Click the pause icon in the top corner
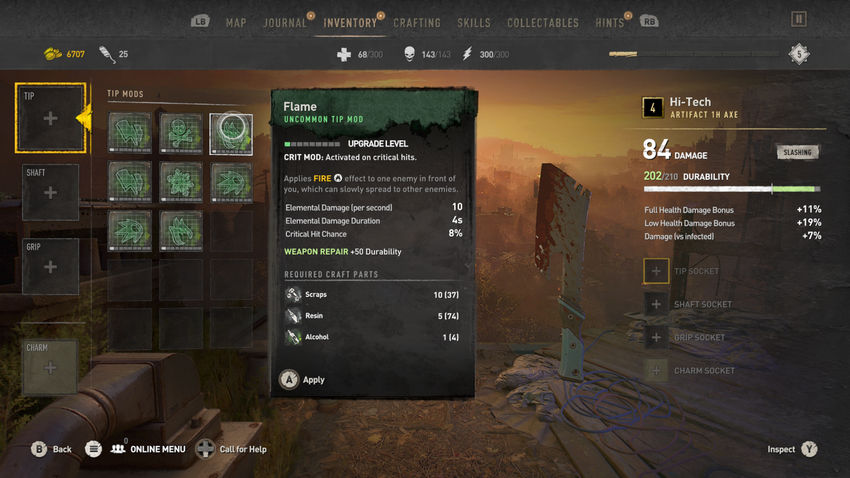Screen dimensions: 850x478 coord(798,19)
